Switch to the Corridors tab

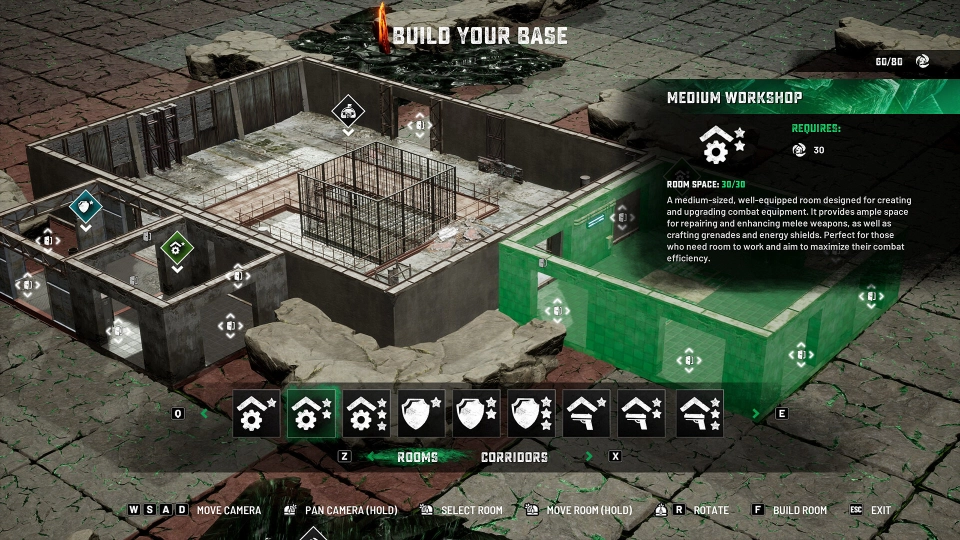514,457
